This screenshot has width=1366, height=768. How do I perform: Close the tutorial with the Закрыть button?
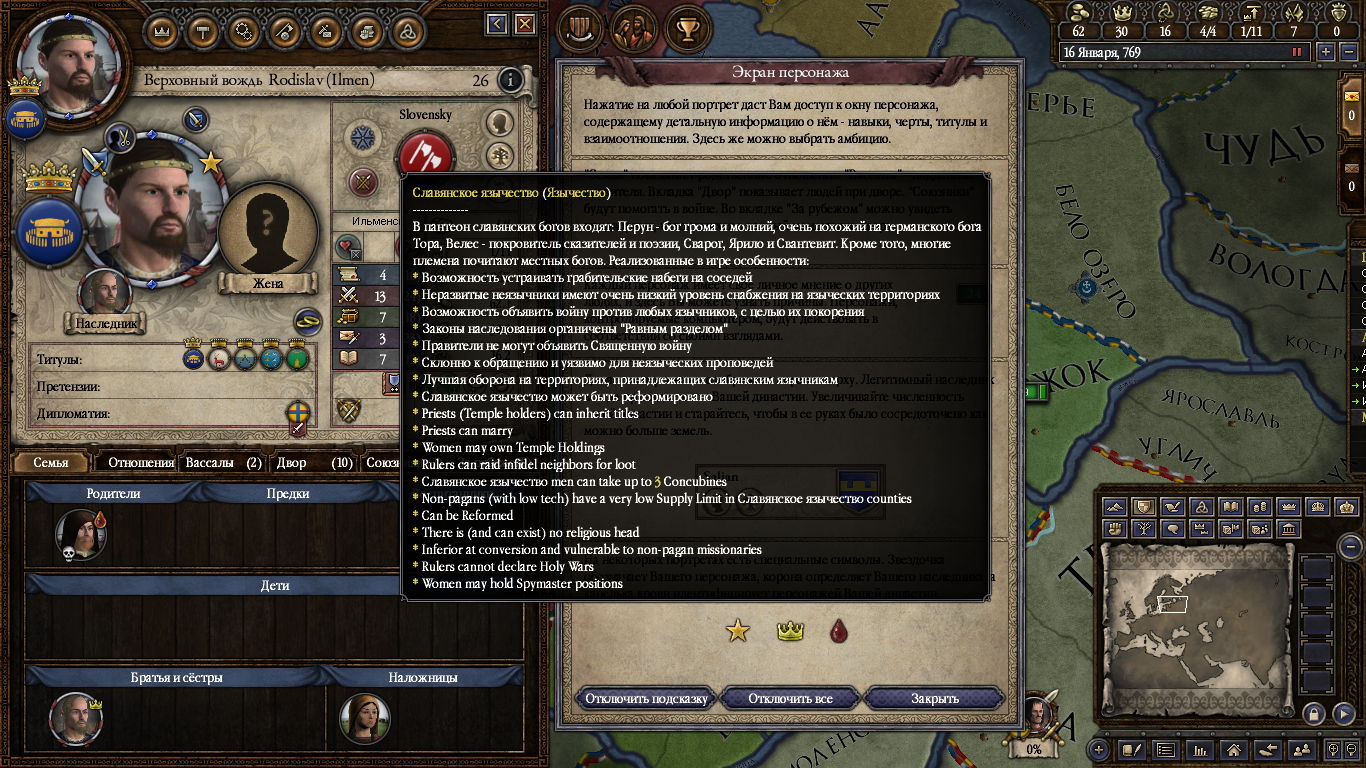(934, 698)
